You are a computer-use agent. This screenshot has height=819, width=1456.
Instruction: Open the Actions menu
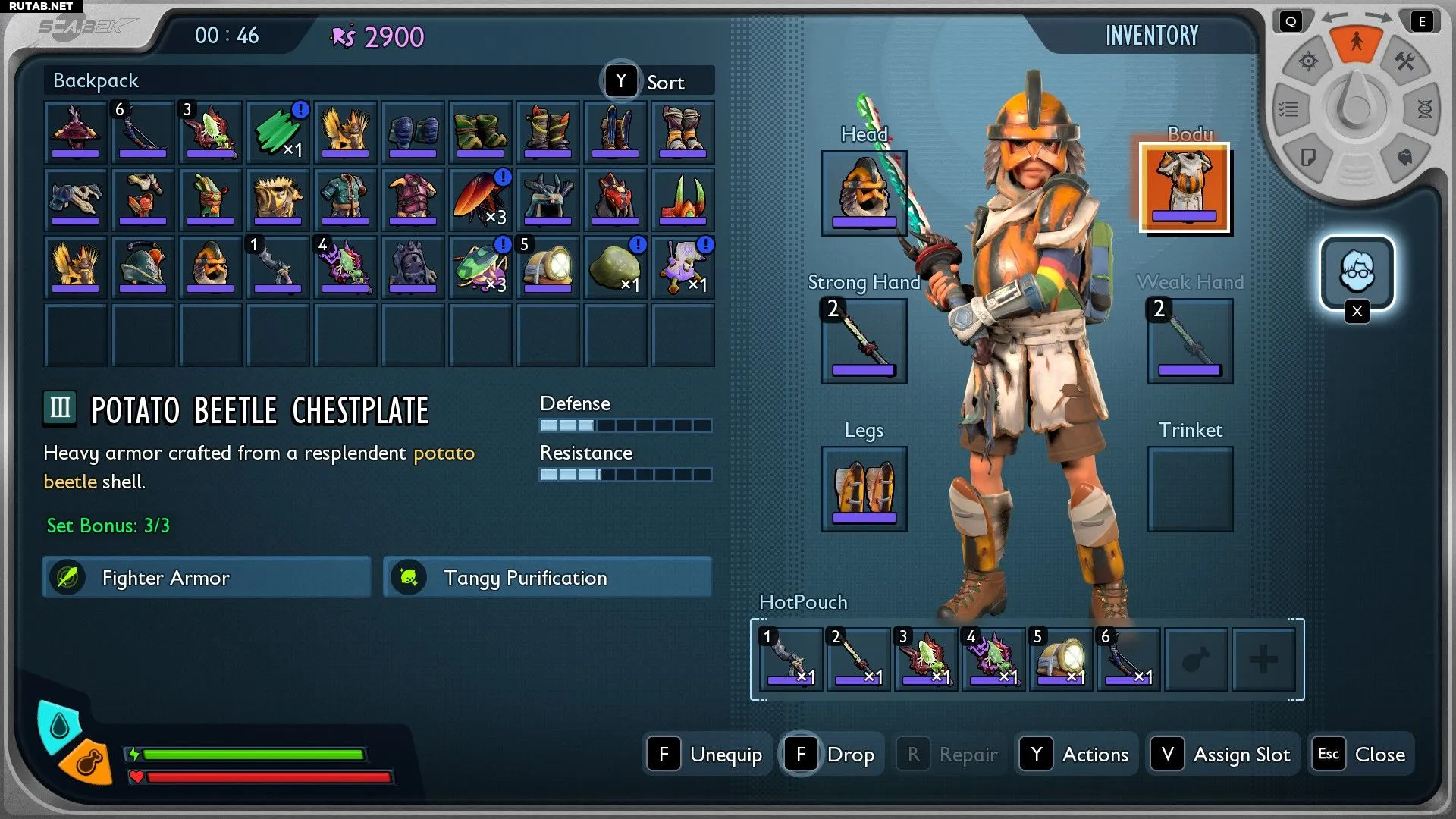click(1076, 754)
